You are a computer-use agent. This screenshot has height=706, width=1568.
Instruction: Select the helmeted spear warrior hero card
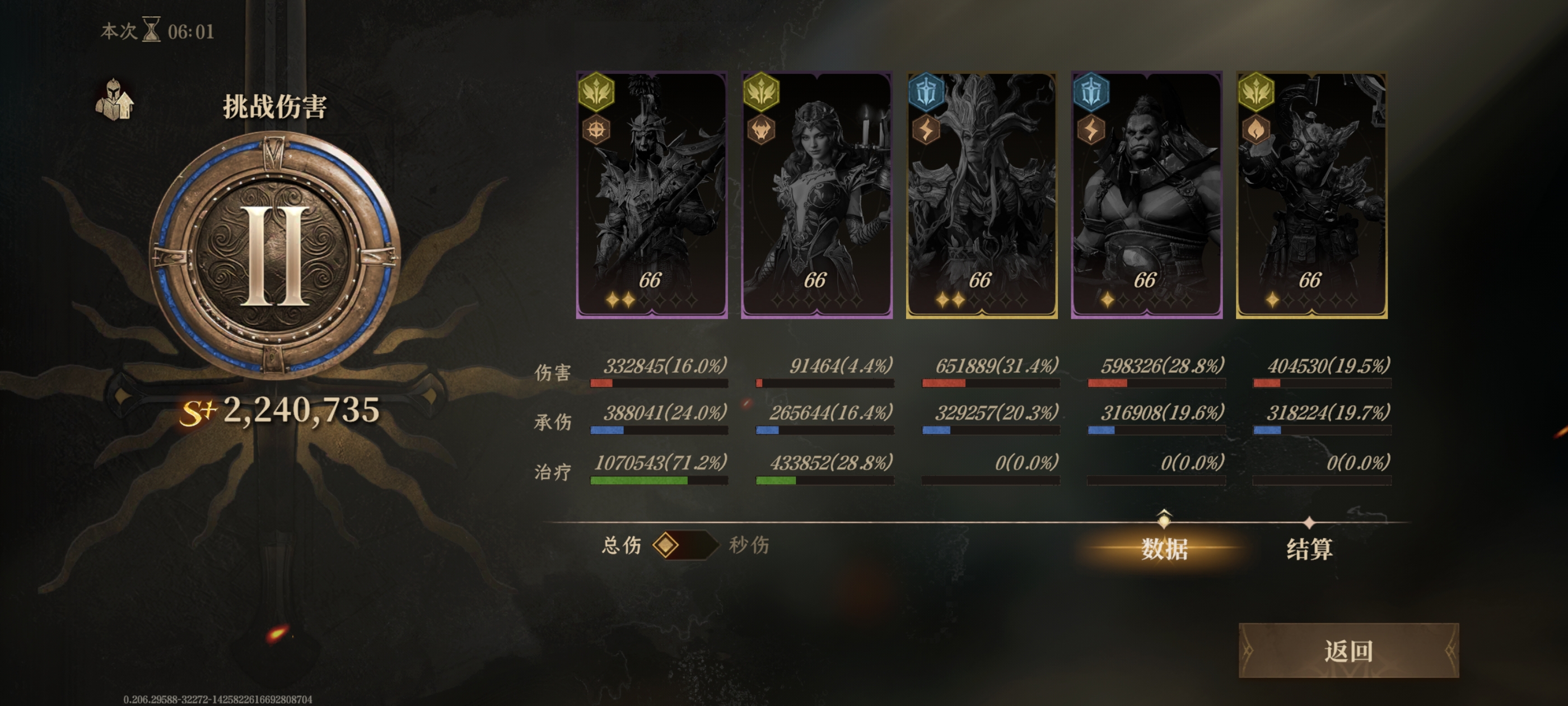[652, 195]
